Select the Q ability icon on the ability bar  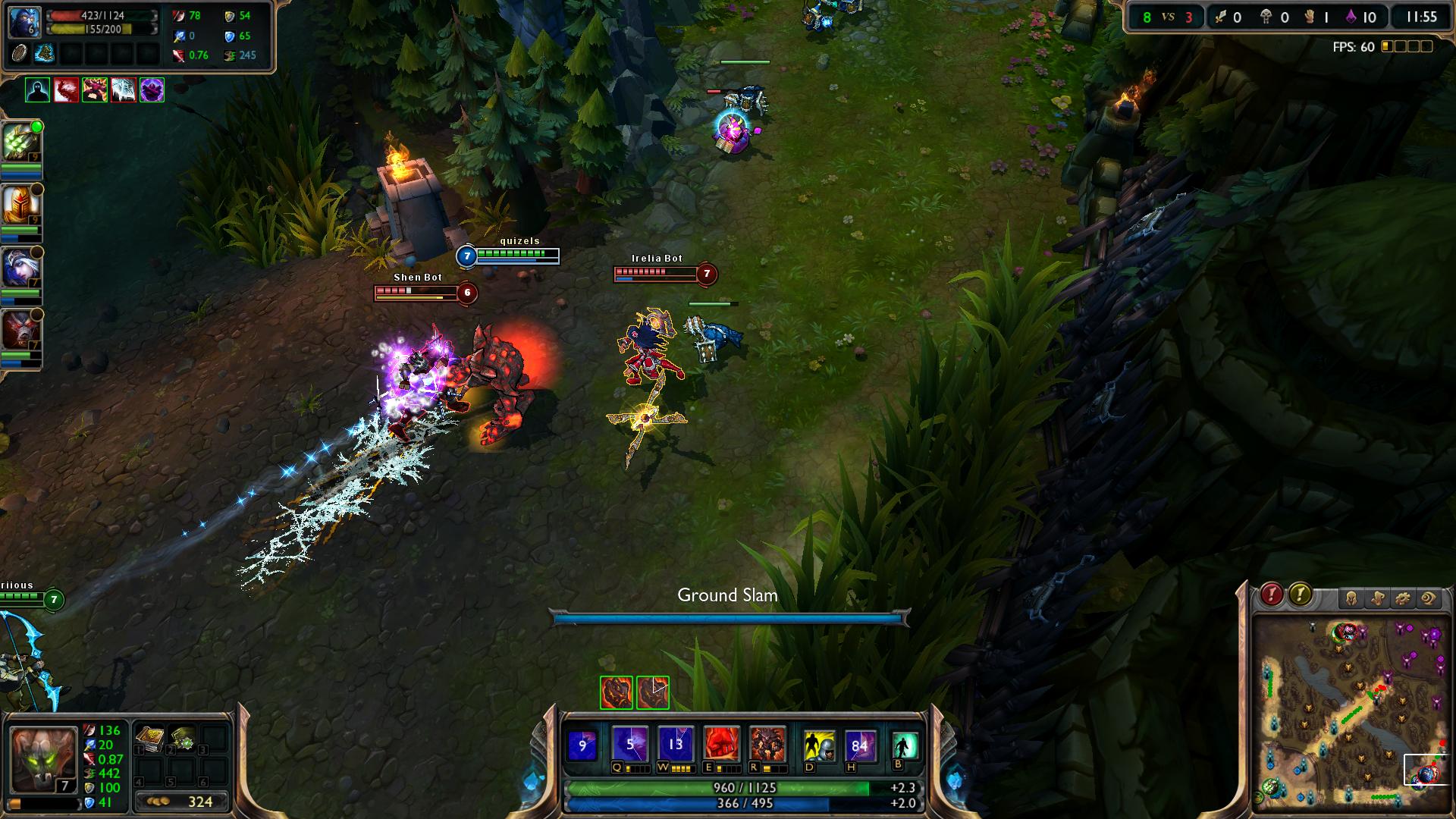[x=630, y=743]
